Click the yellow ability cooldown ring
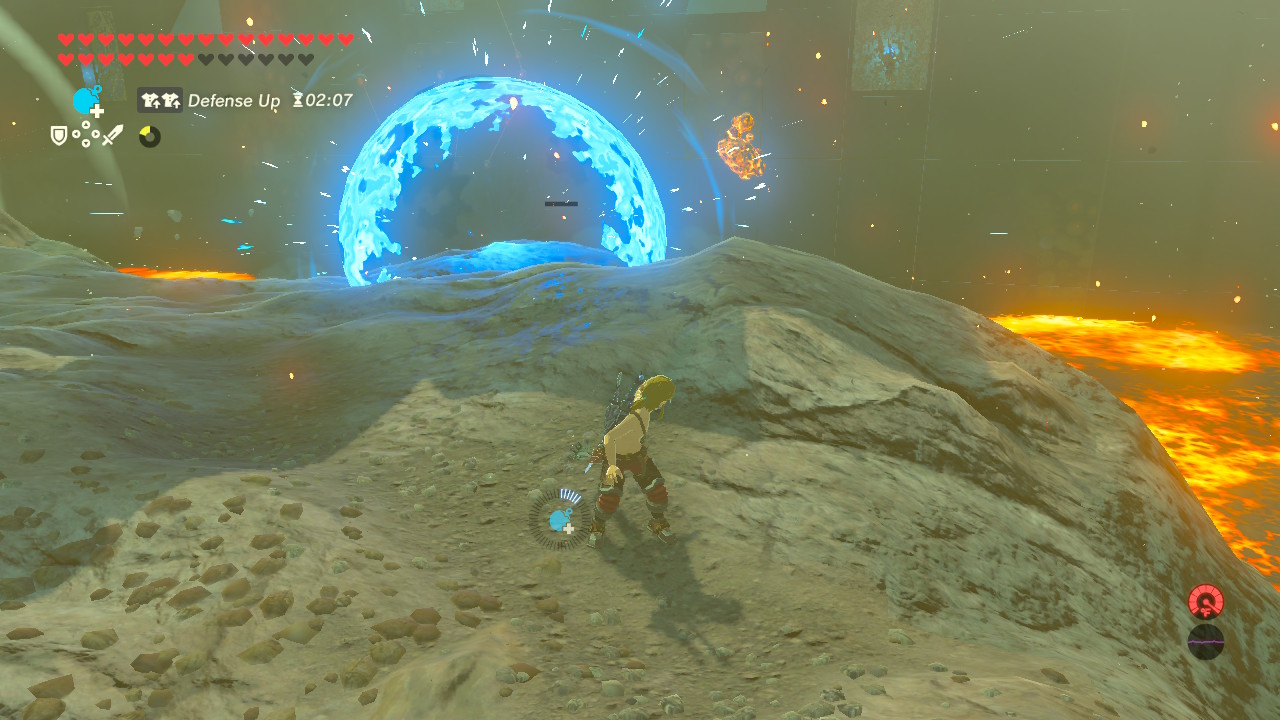The image size is (1280, 720). tap(149, 136)
